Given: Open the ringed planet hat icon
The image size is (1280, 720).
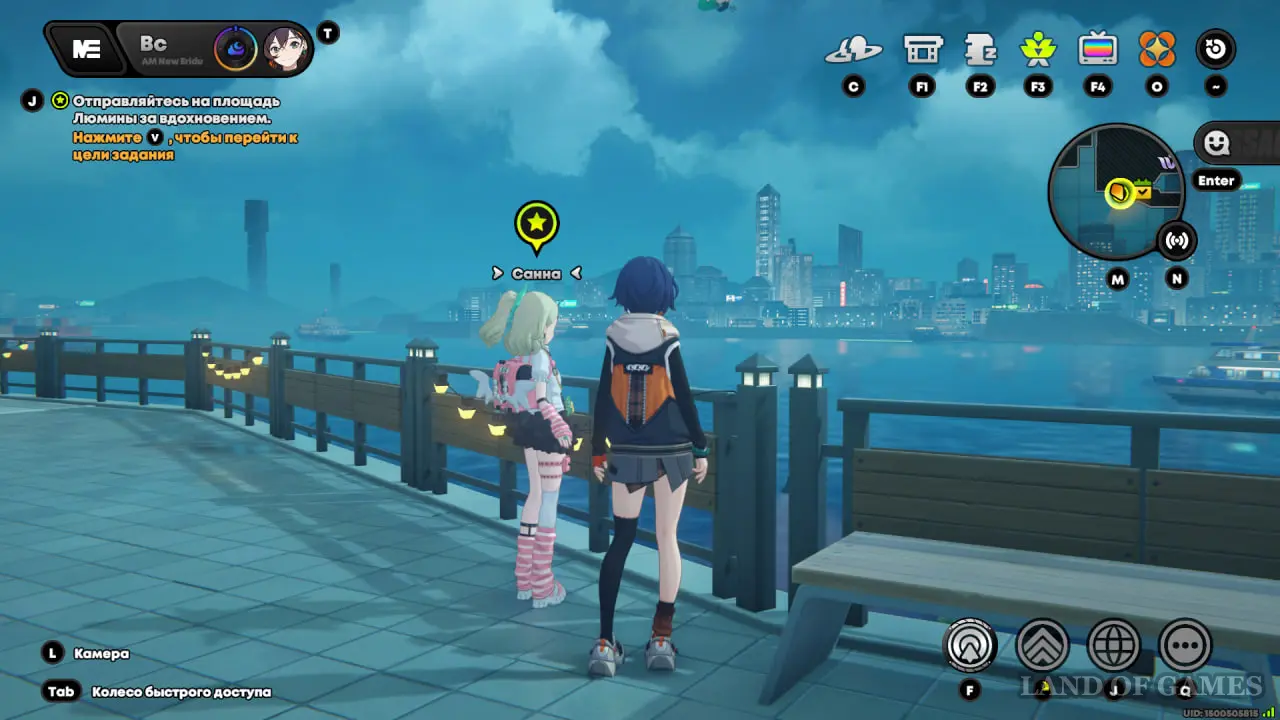Looking at the screenshot, I should pyautogui.click(x=853, y=49).
